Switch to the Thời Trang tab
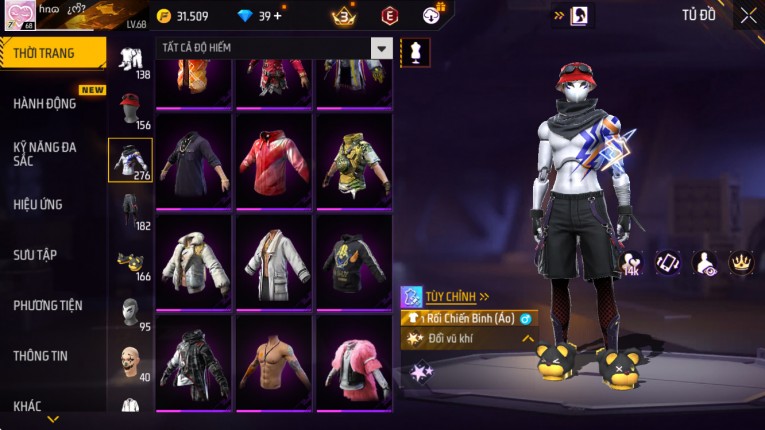 [x=52, y=53]
